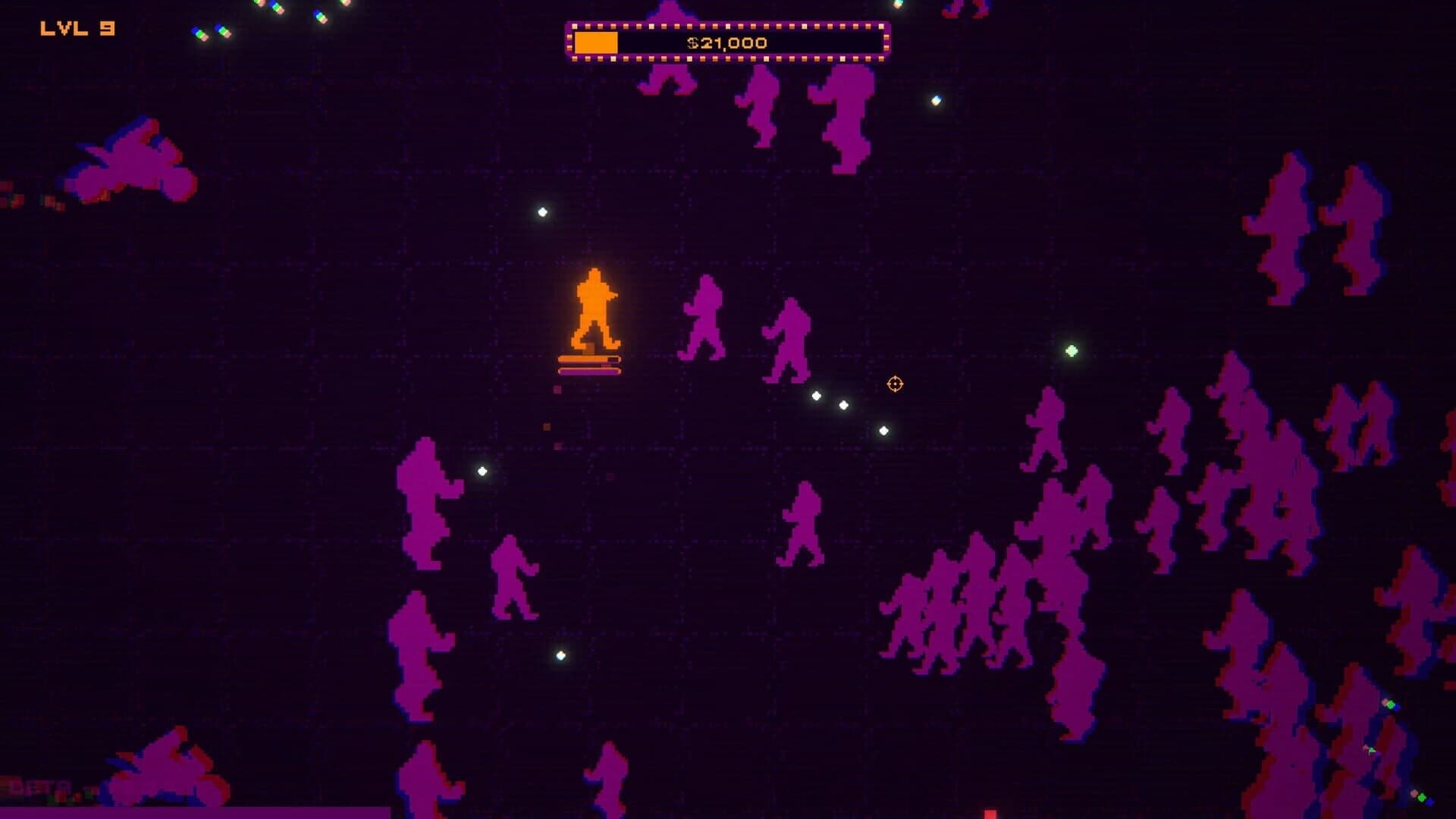Click the orange filled segment of the progress bar

[597, 42]
